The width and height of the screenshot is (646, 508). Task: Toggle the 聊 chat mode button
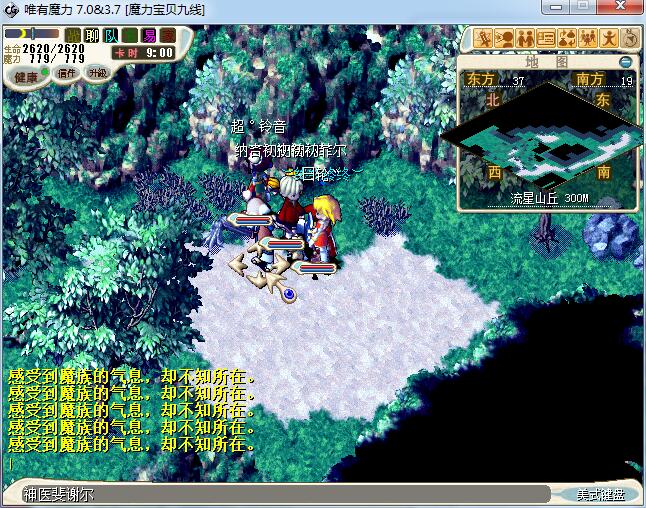92,36
